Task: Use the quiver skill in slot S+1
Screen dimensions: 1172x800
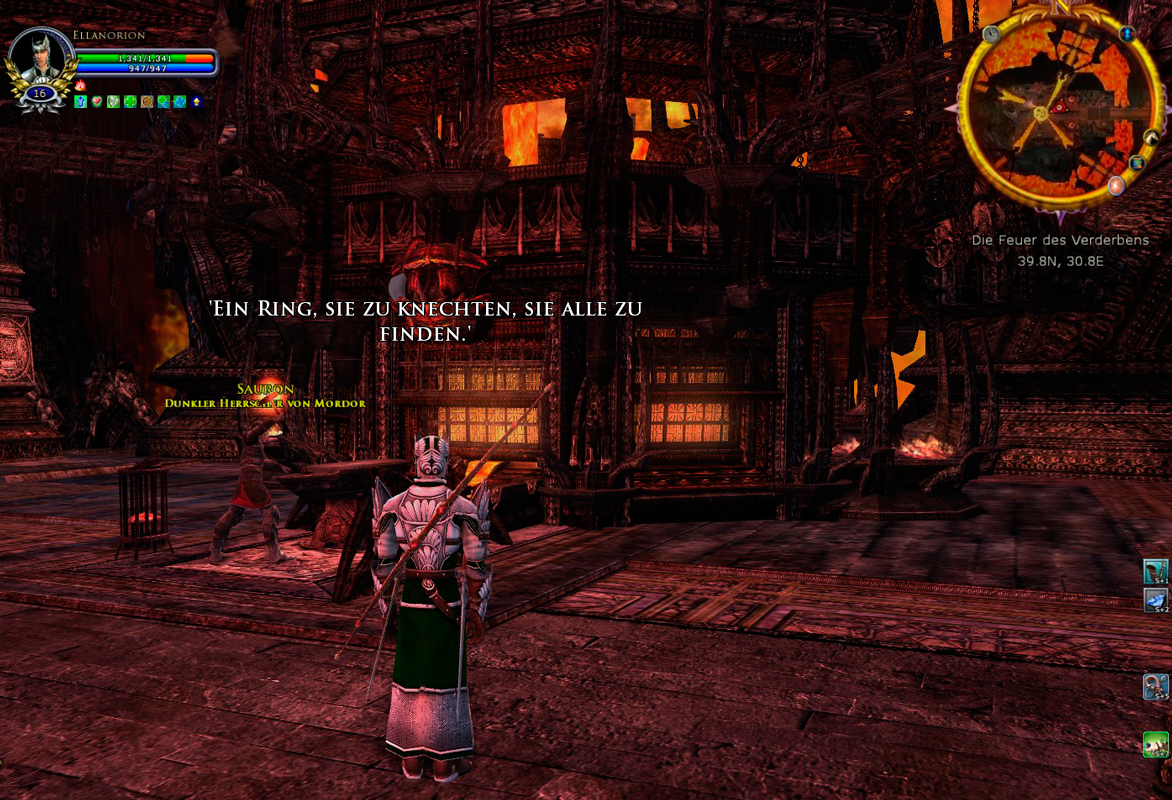Action: click(1156, 571)
